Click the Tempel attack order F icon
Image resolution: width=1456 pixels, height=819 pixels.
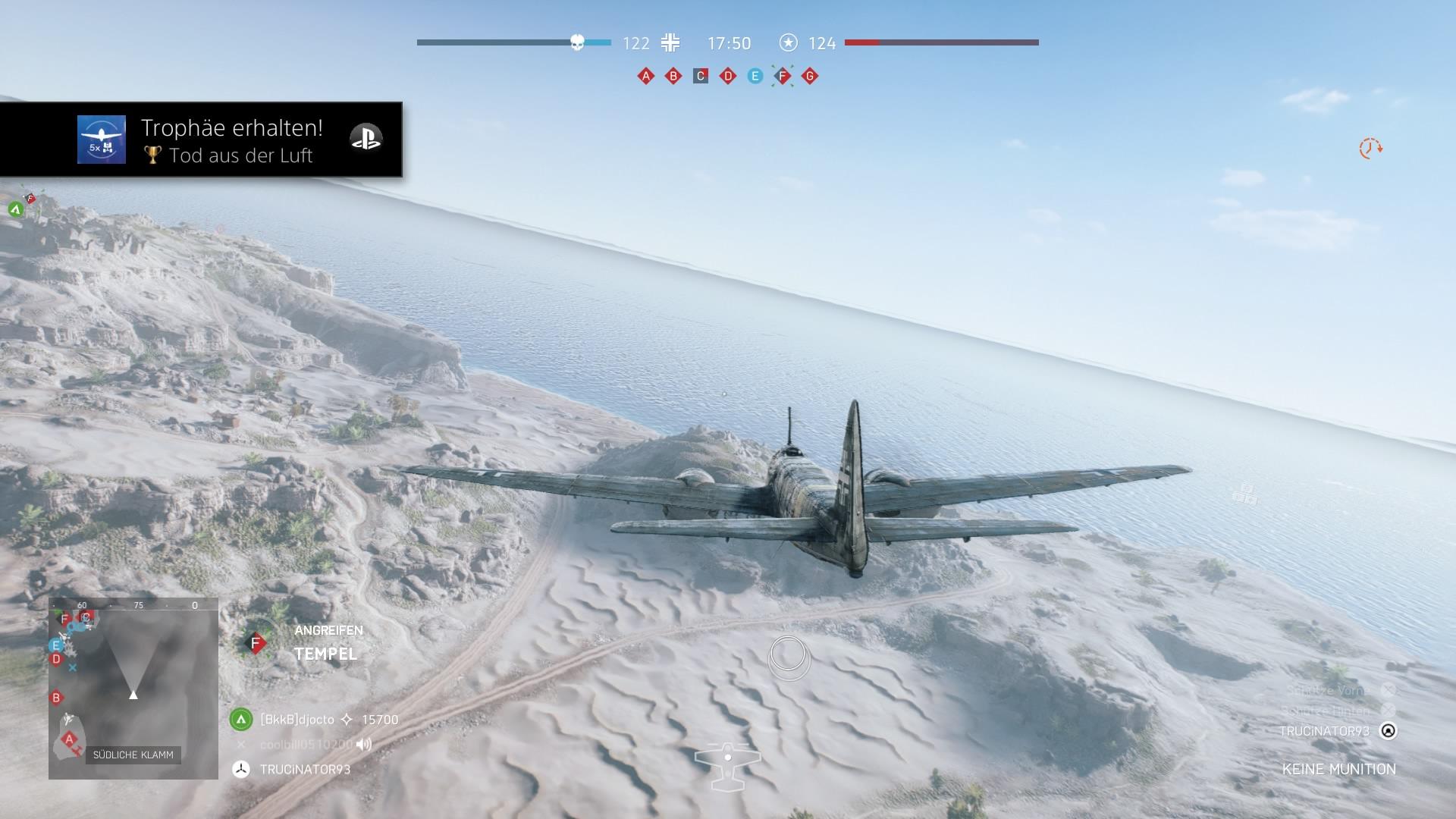click(x=256, y=644)
